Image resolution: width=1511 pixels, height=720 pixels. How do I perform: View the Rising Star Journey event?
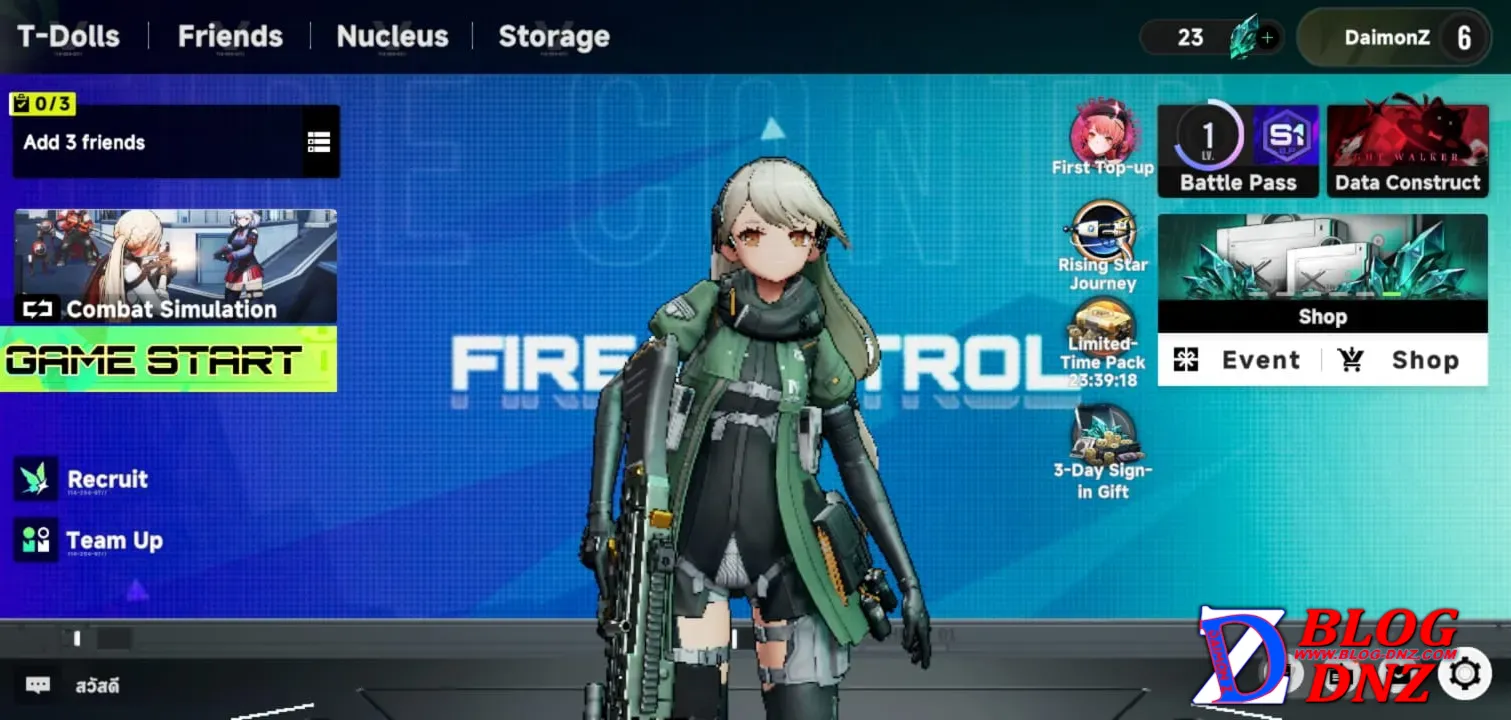pyautogui.click(x=1103, y=246)
